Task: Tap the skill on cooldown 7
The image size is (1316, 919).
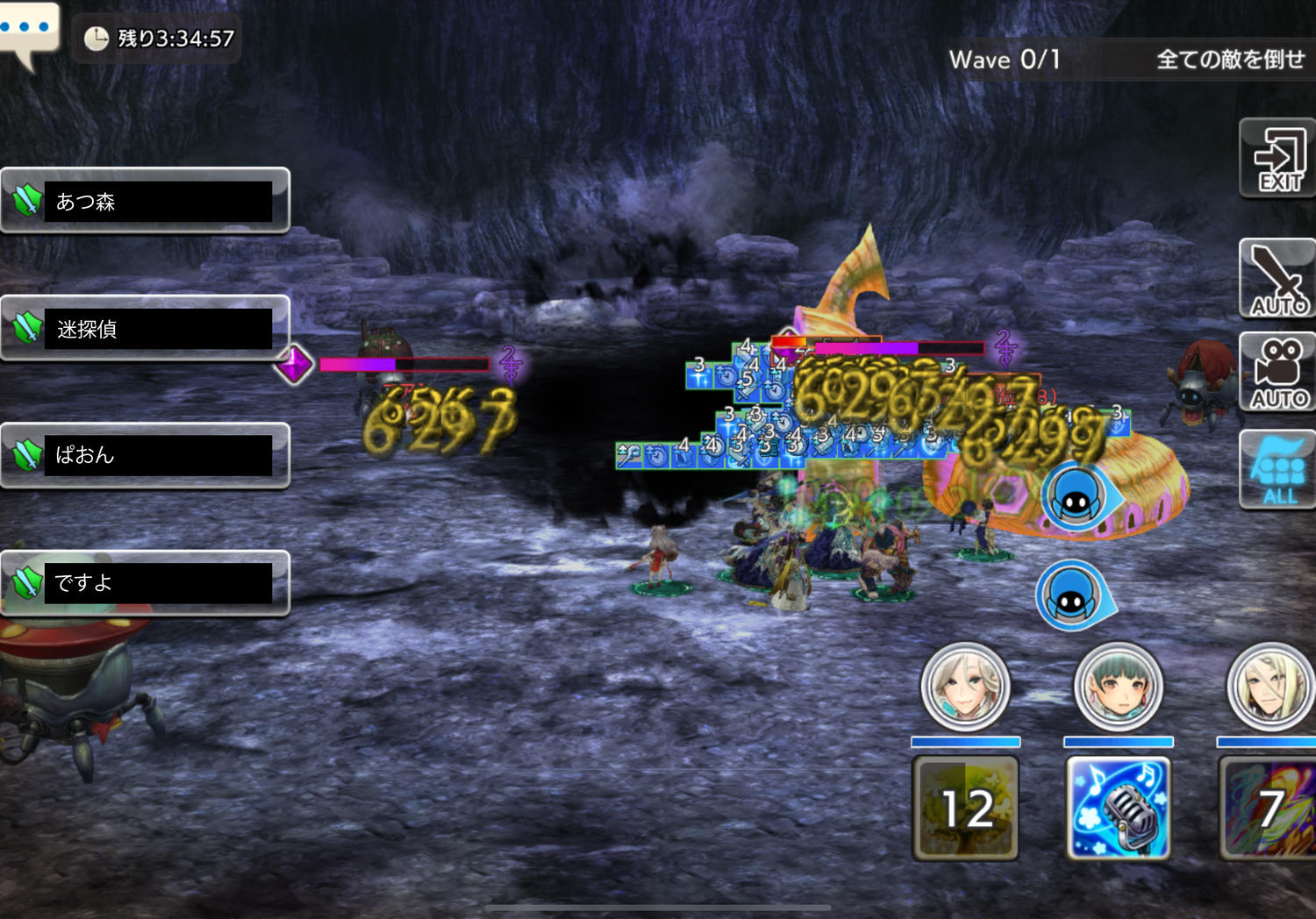Action: click(1269, 808)
